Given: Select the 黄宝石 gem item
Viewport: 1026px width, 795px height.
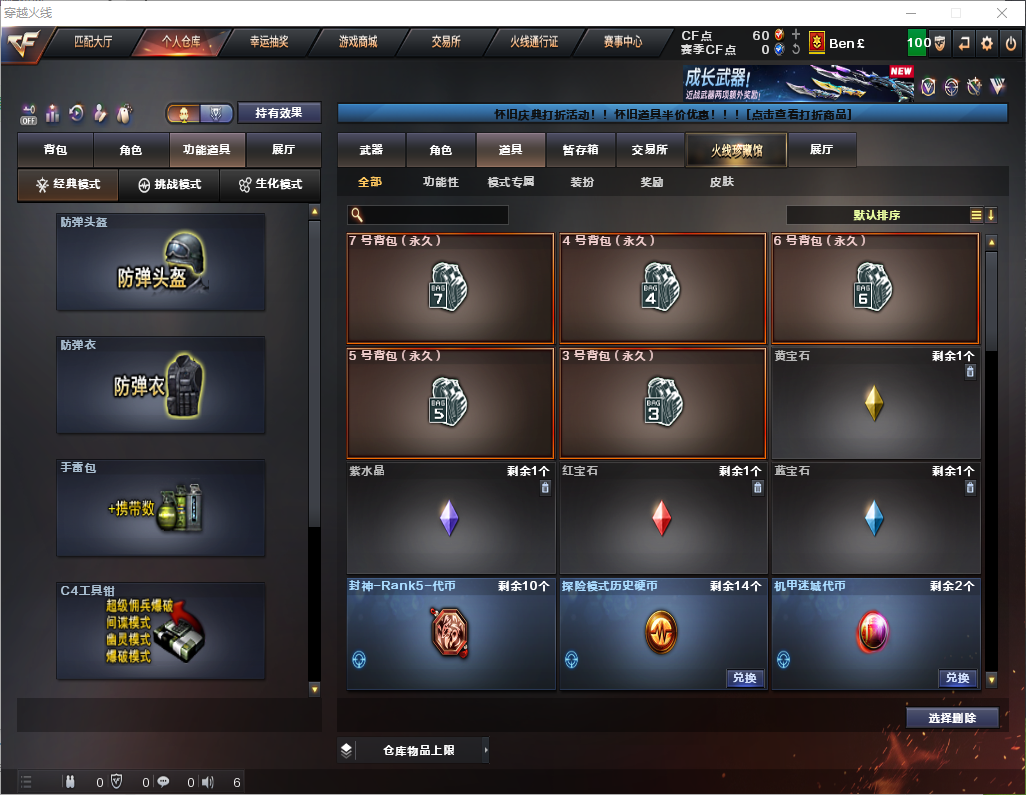Looking at the screenshot, I should click(x=875, y=403).
